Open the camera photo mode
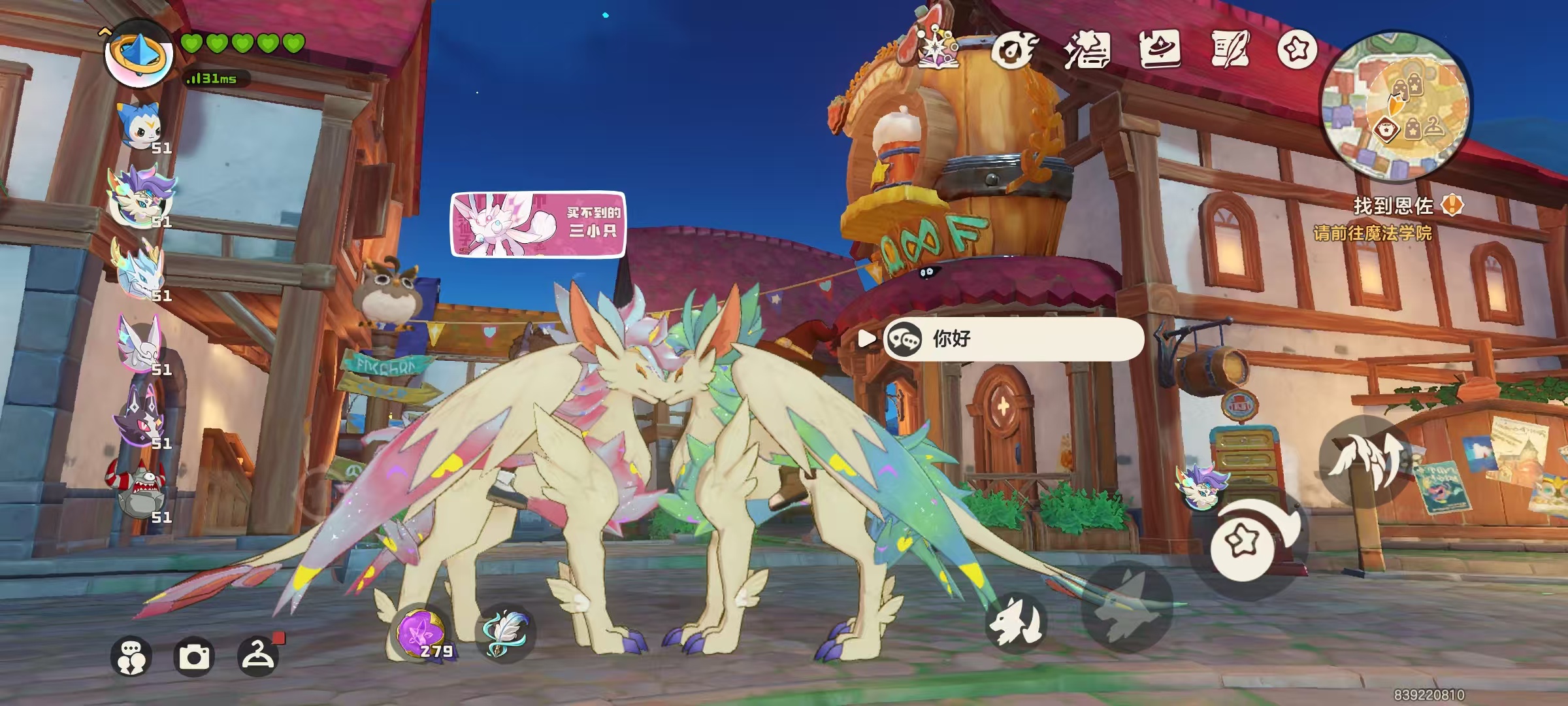Viewport: 1568px width, 706px height. pyautogui.click(x=194, y=656)
